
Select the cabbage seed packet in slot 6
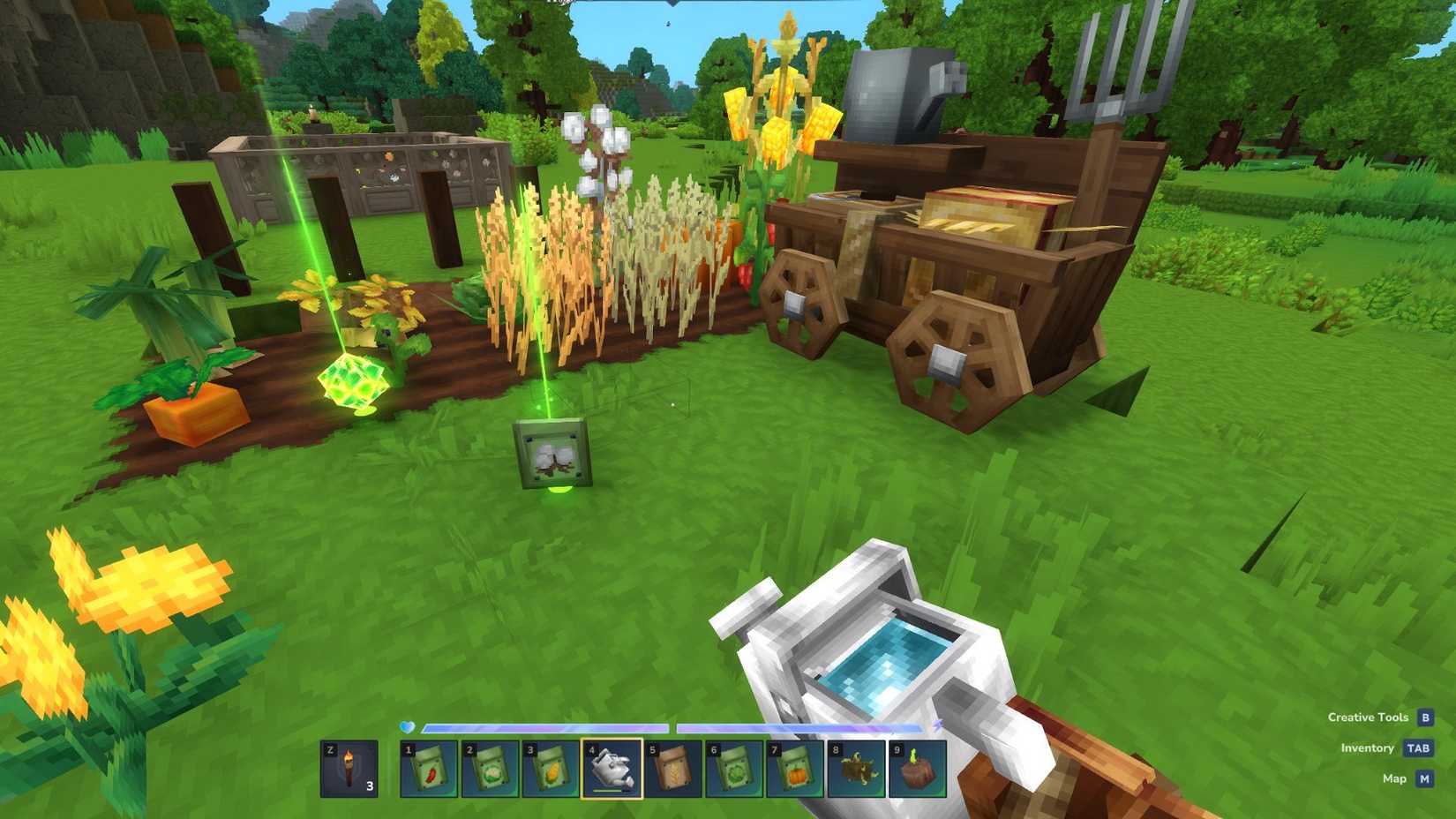tap(734, 767)
